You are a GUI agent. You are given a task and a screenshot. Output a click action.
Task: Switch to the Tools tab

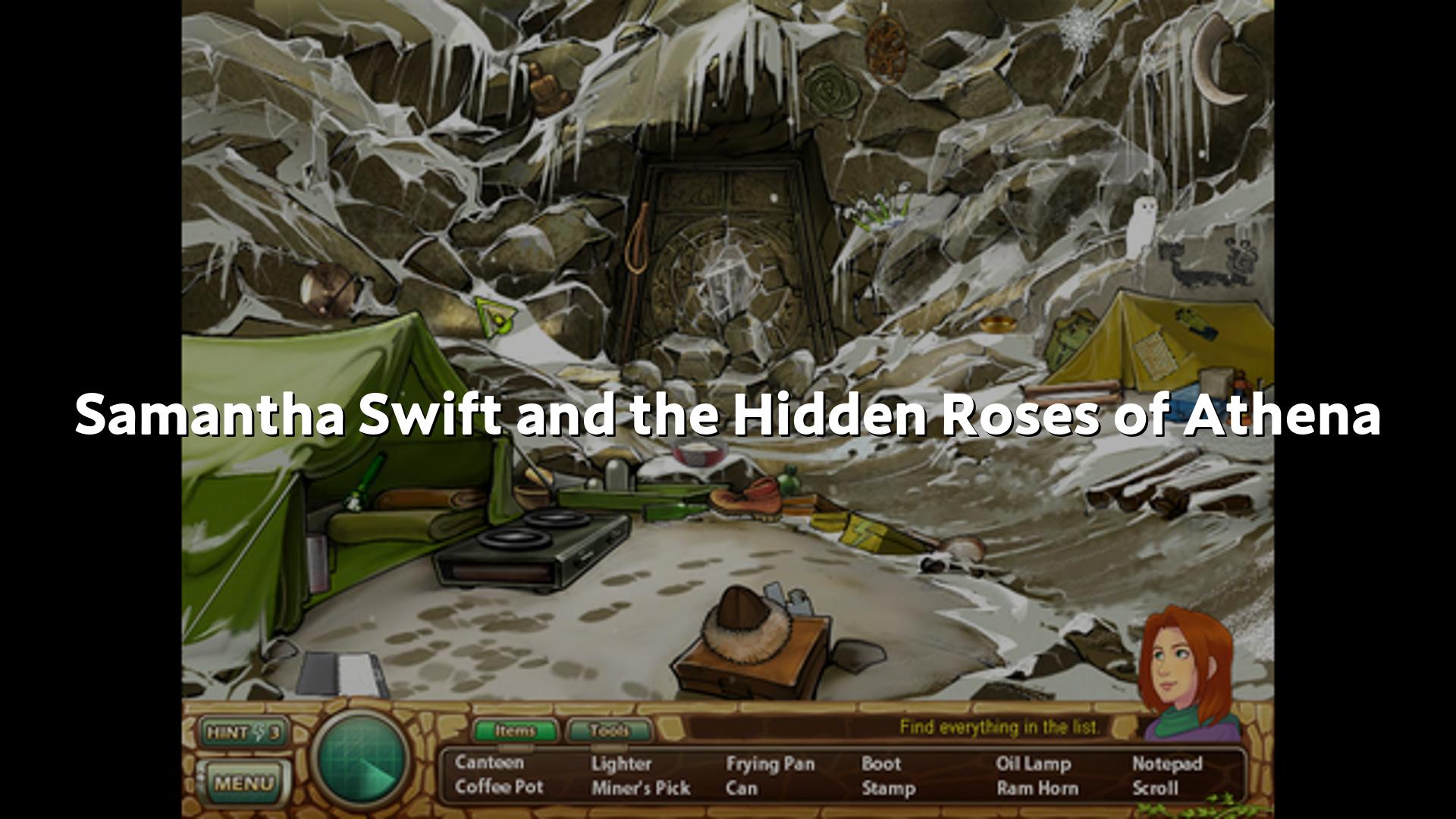pos(609,731)
